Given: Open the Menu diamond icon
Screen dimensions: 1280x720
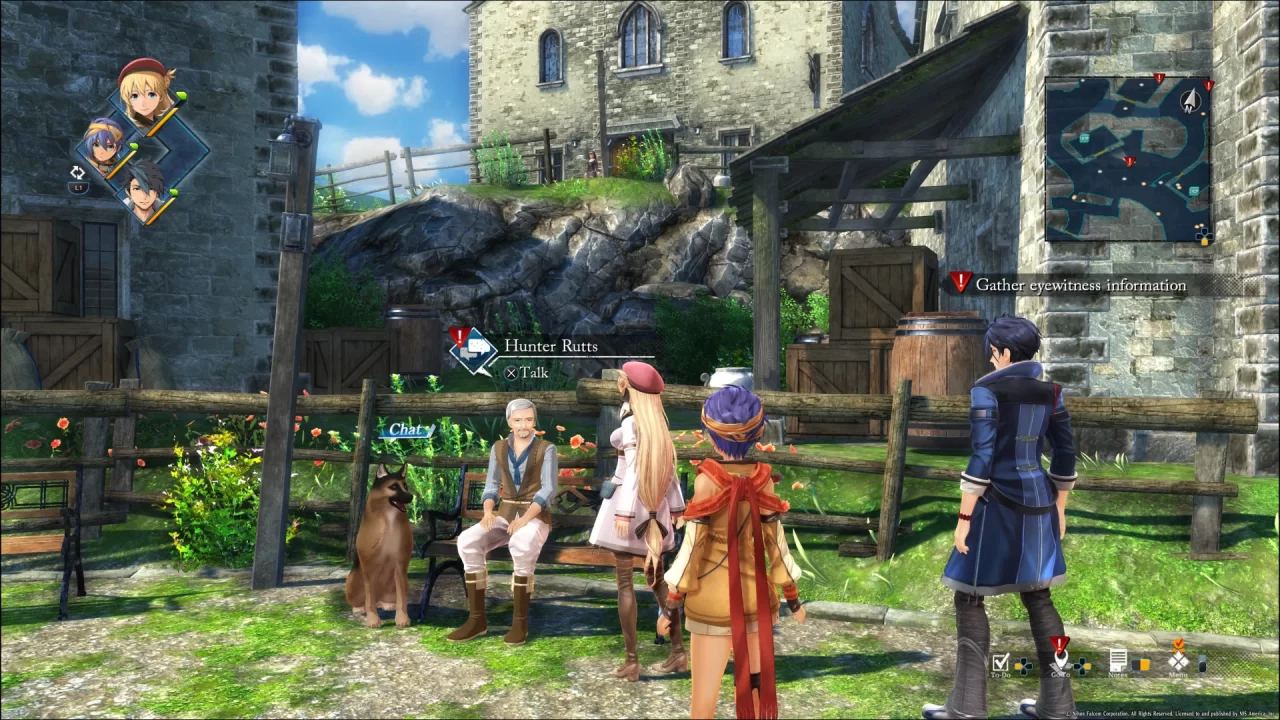Looking at the screenshot, I should coord(1180,659).
